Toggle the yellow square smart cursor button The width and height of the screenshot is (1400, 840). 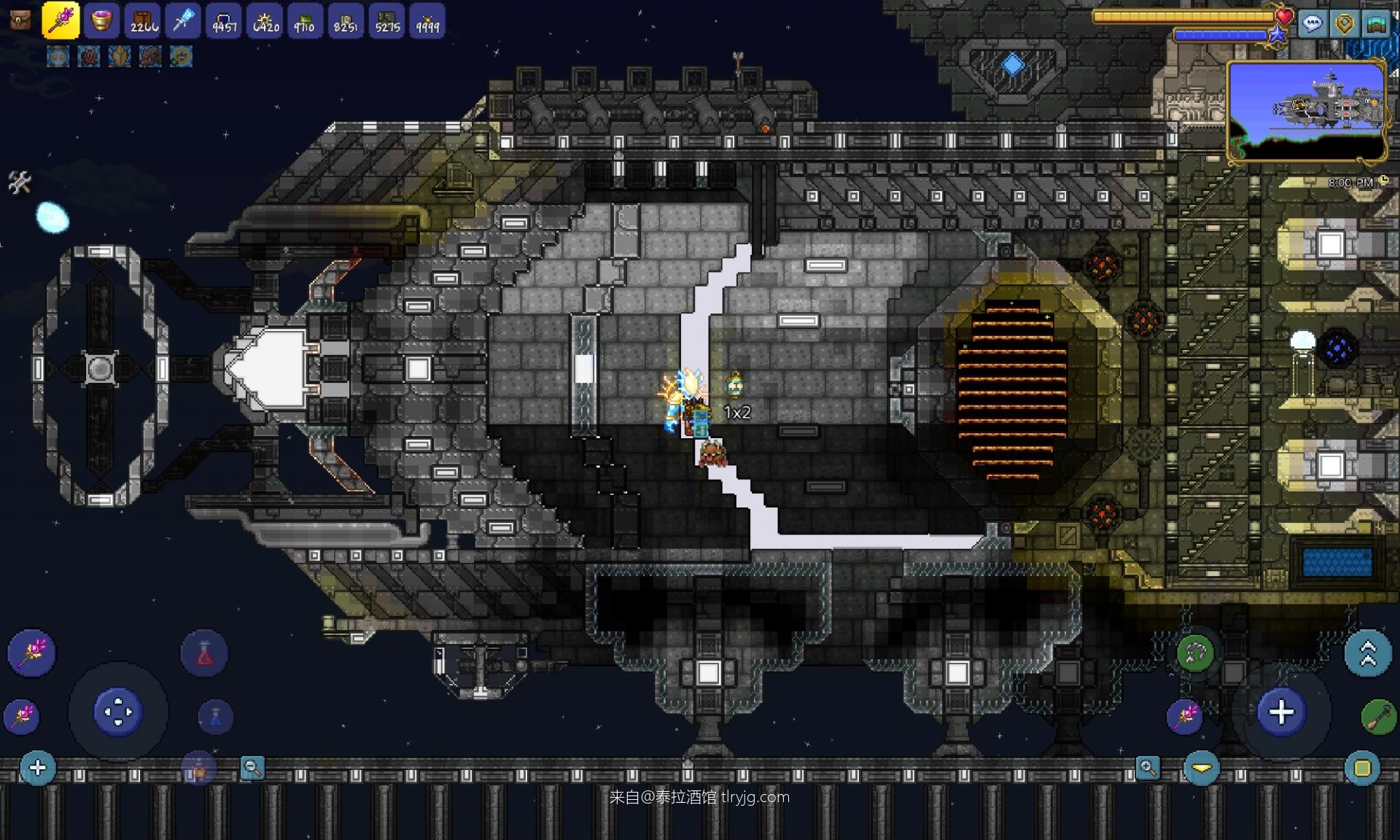click(x=1362, y=768)
